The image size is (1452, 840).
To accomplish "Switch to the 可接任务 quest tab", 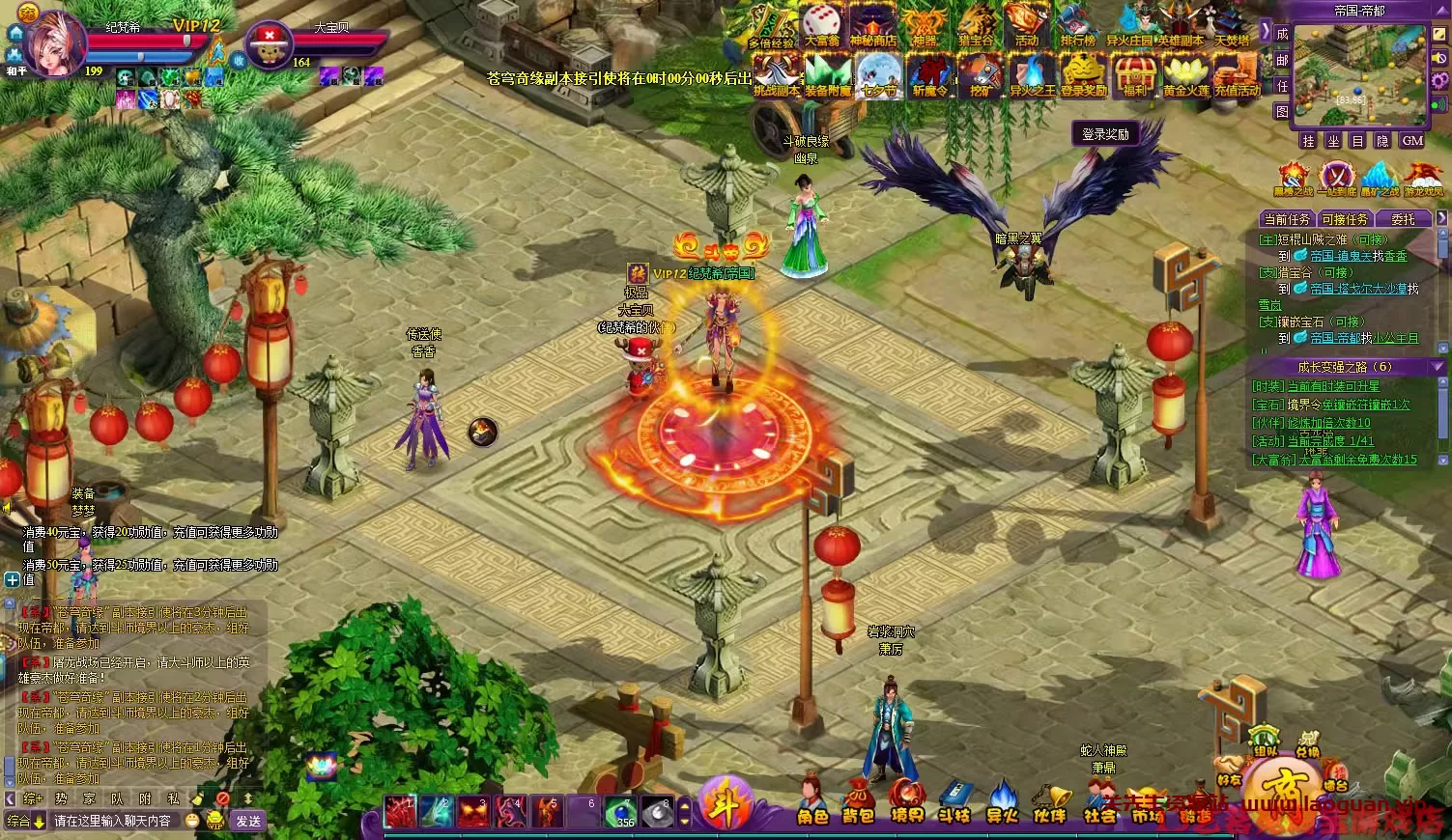I will click(1344, 218).
